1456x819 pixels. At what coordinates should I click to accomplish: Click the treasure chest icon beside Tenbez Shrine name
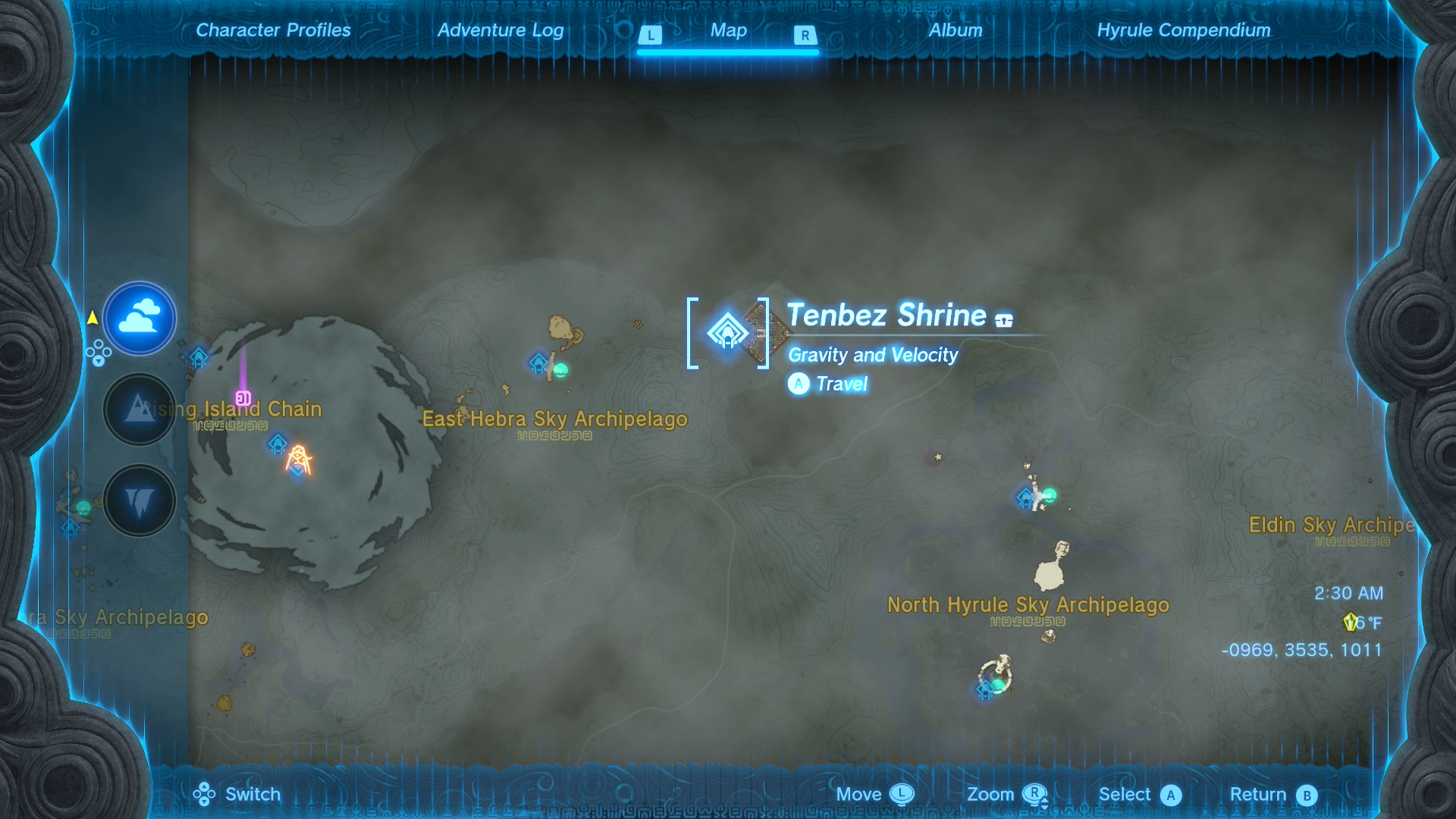pos(1006,319)
